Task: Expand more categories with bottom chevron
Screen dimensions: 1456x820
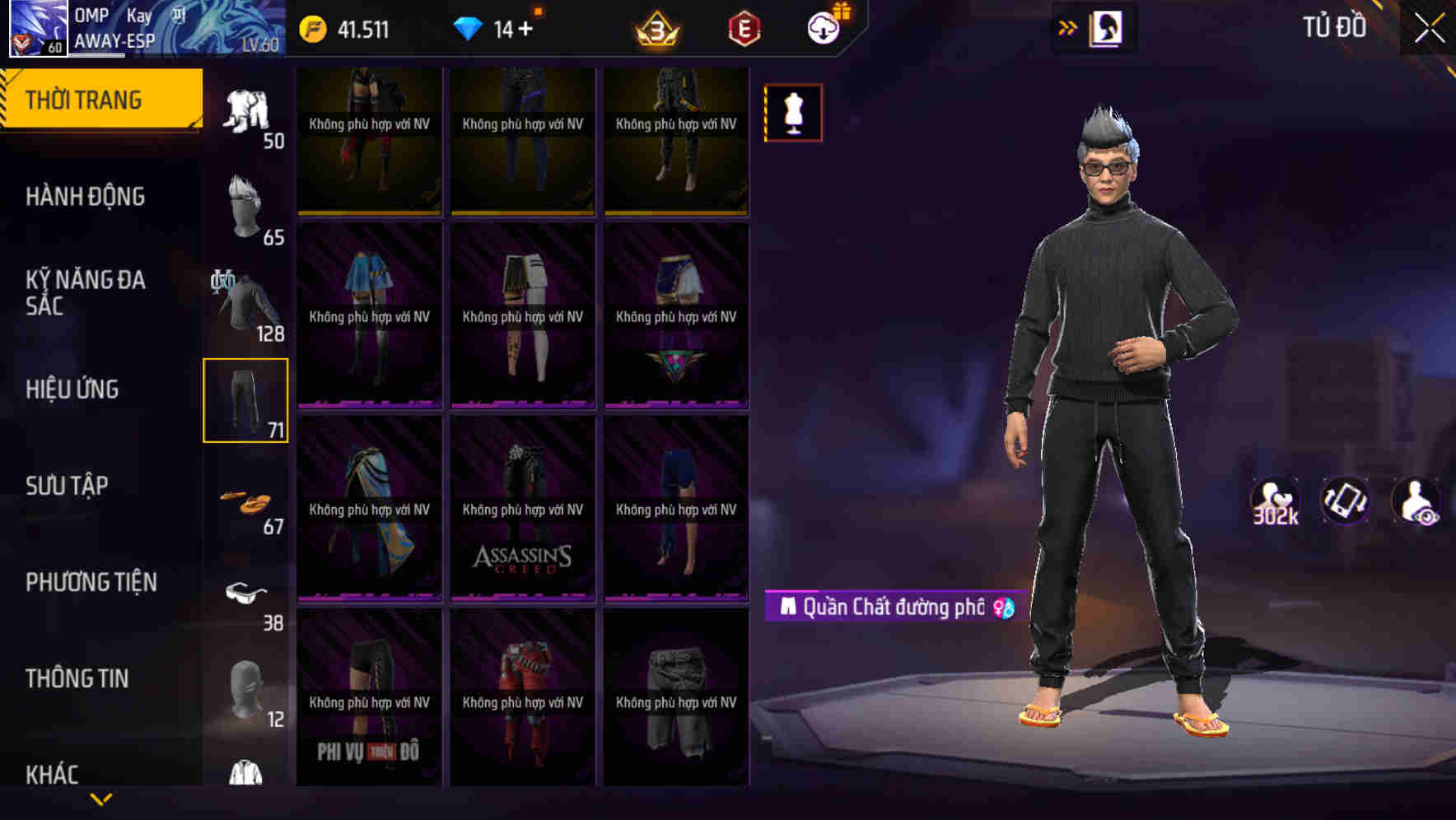Action: point(101,800)
